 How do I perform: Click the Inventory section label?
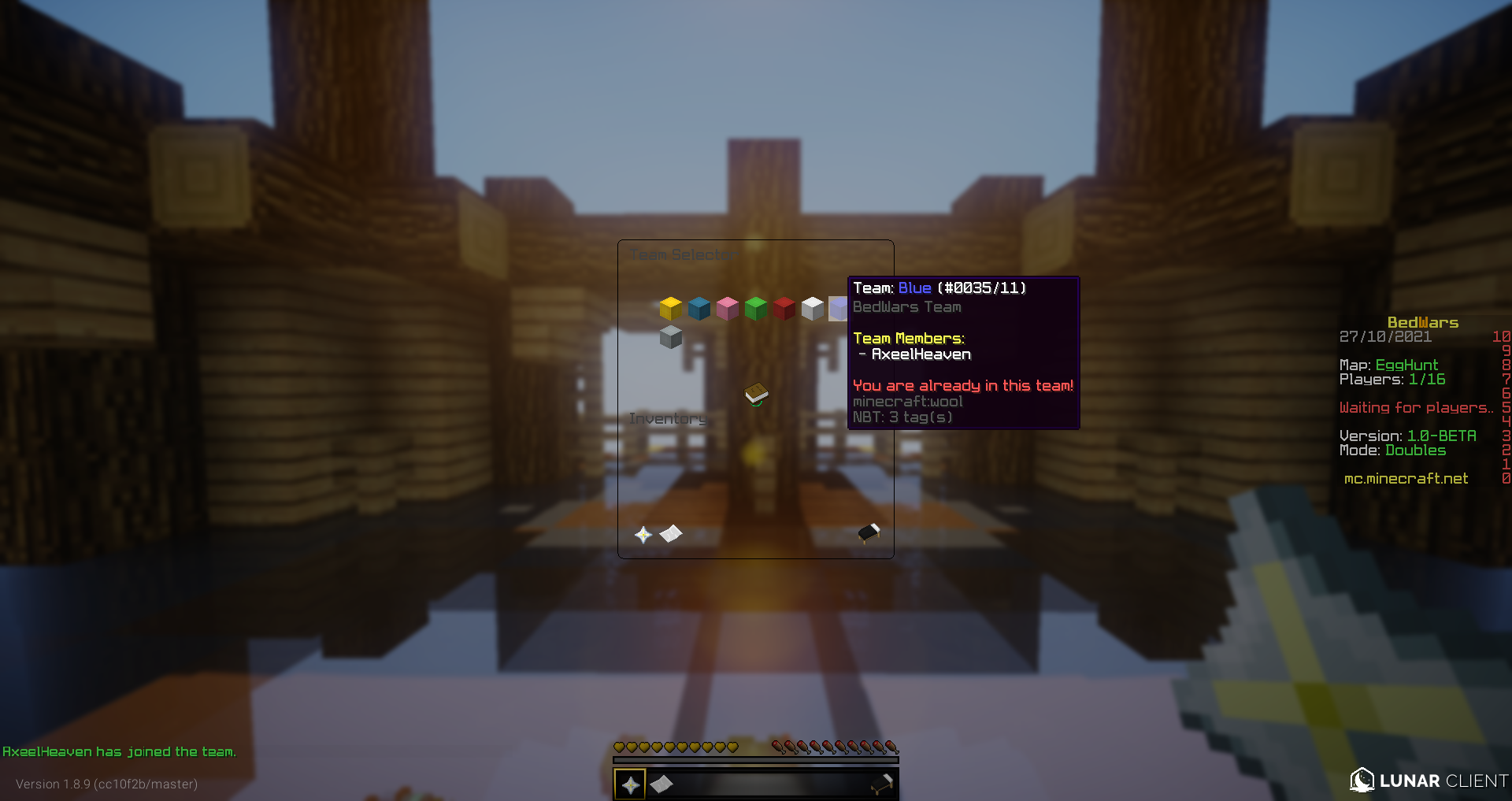tap(669, 418)
